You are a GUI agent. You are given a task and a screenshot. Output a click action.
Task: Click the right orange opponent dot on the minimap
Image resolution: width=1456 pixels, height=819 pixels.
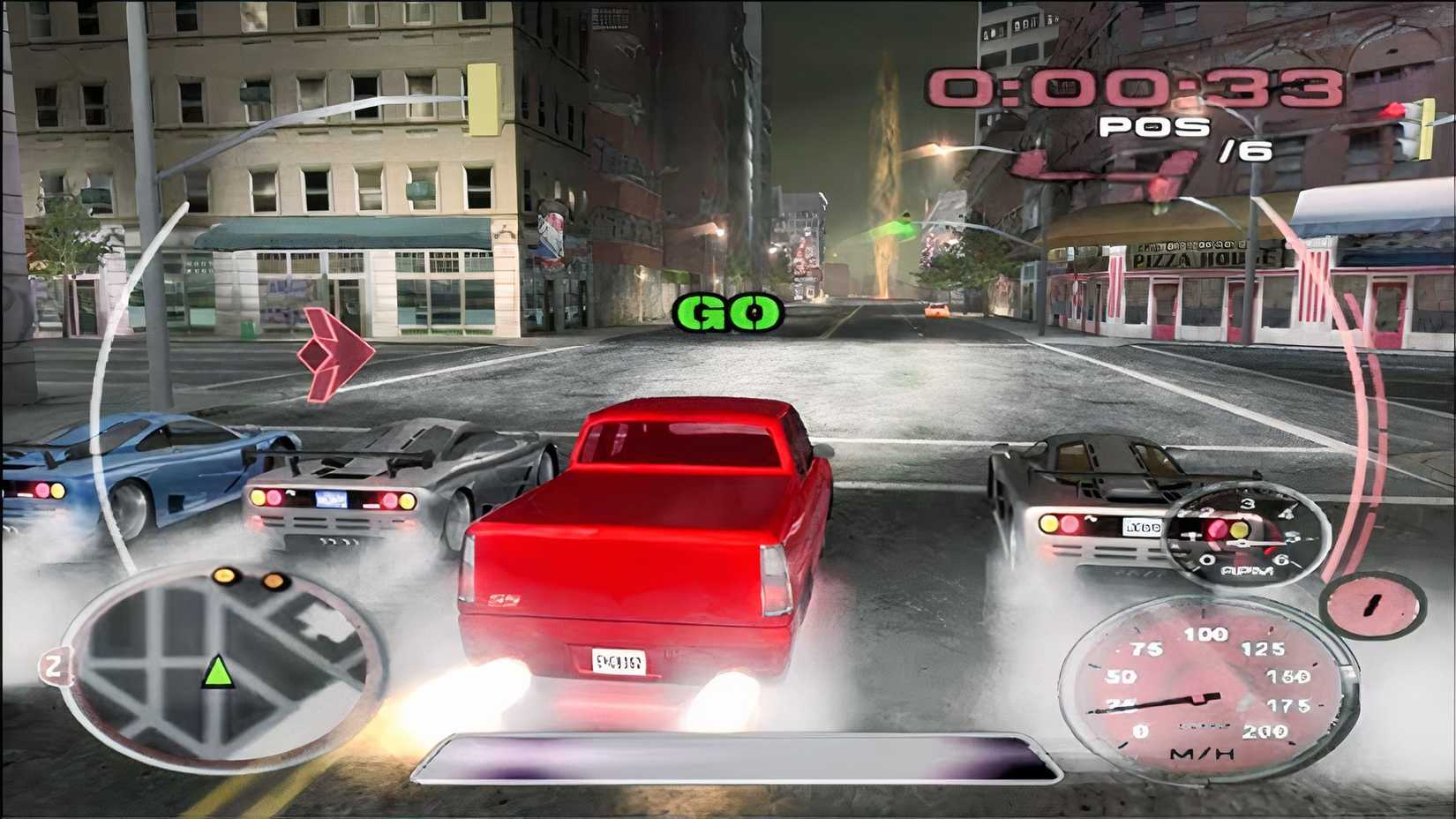274,580
